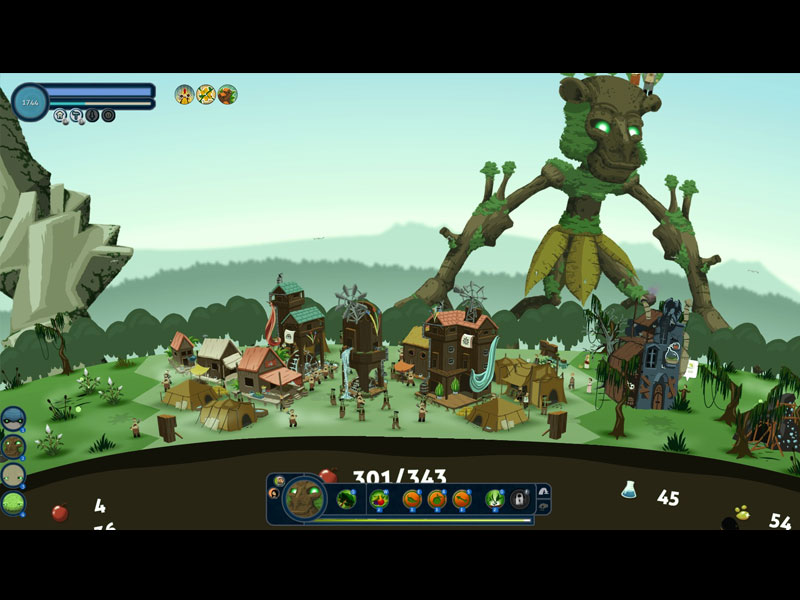Select the green swamp giant portrait
The image size is (800, 600).
click(x=14, y=502)
